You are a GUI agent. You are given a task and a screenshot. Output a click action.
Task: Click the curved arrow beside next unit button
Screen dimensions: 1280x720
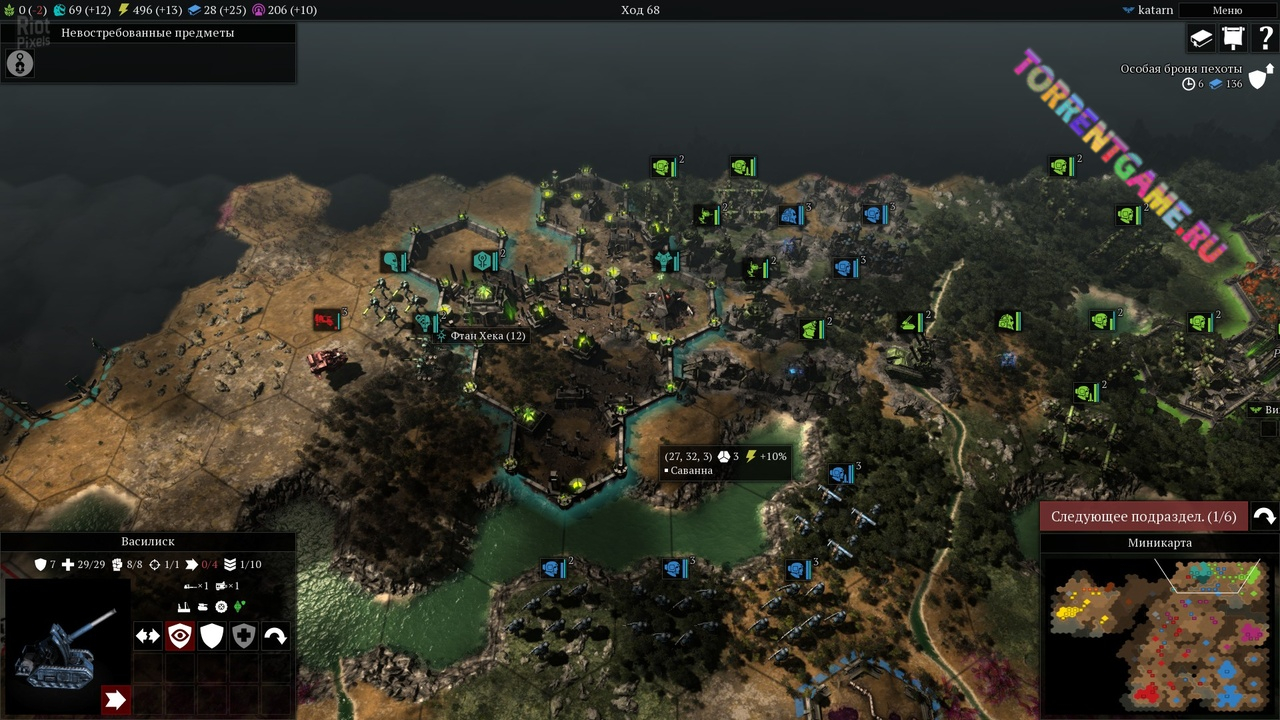[1264, 516]
